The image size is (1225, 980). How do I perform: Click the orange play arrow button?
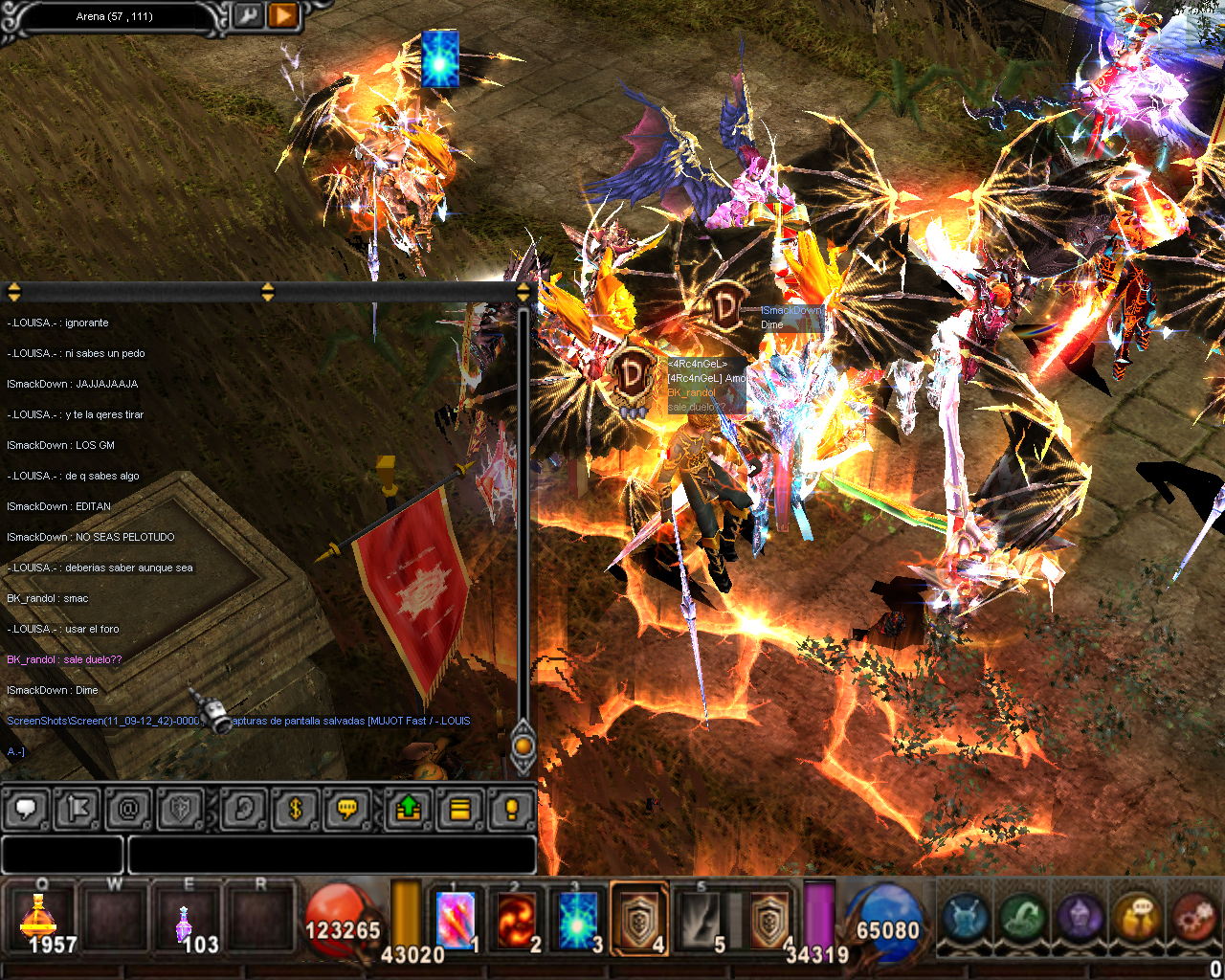point(282,16)
